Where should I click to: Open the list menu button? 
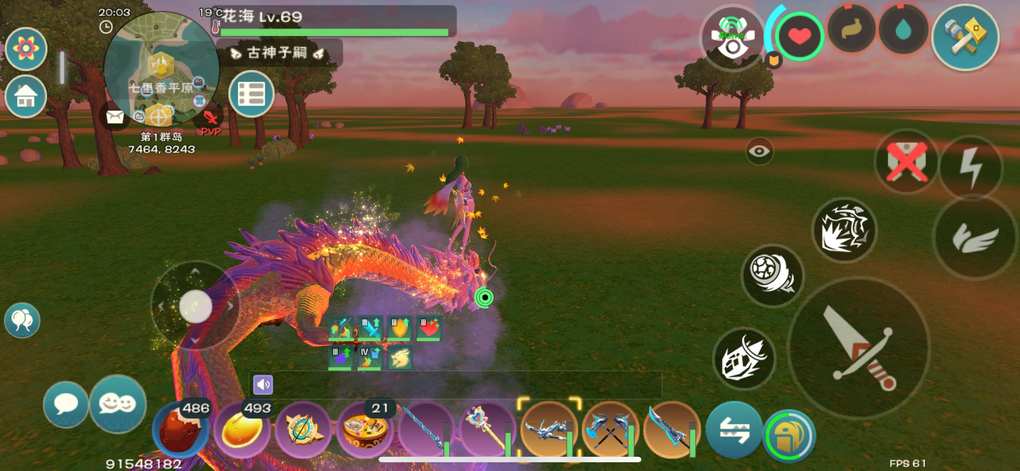251,95
